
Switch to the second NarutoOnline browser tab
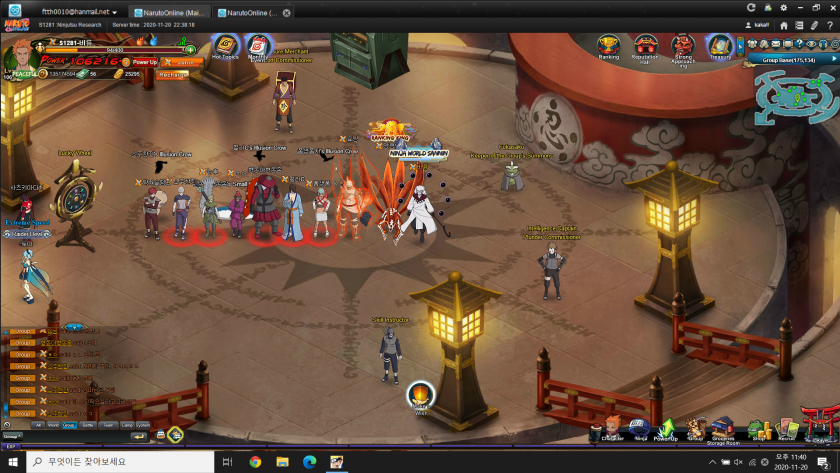250,13
